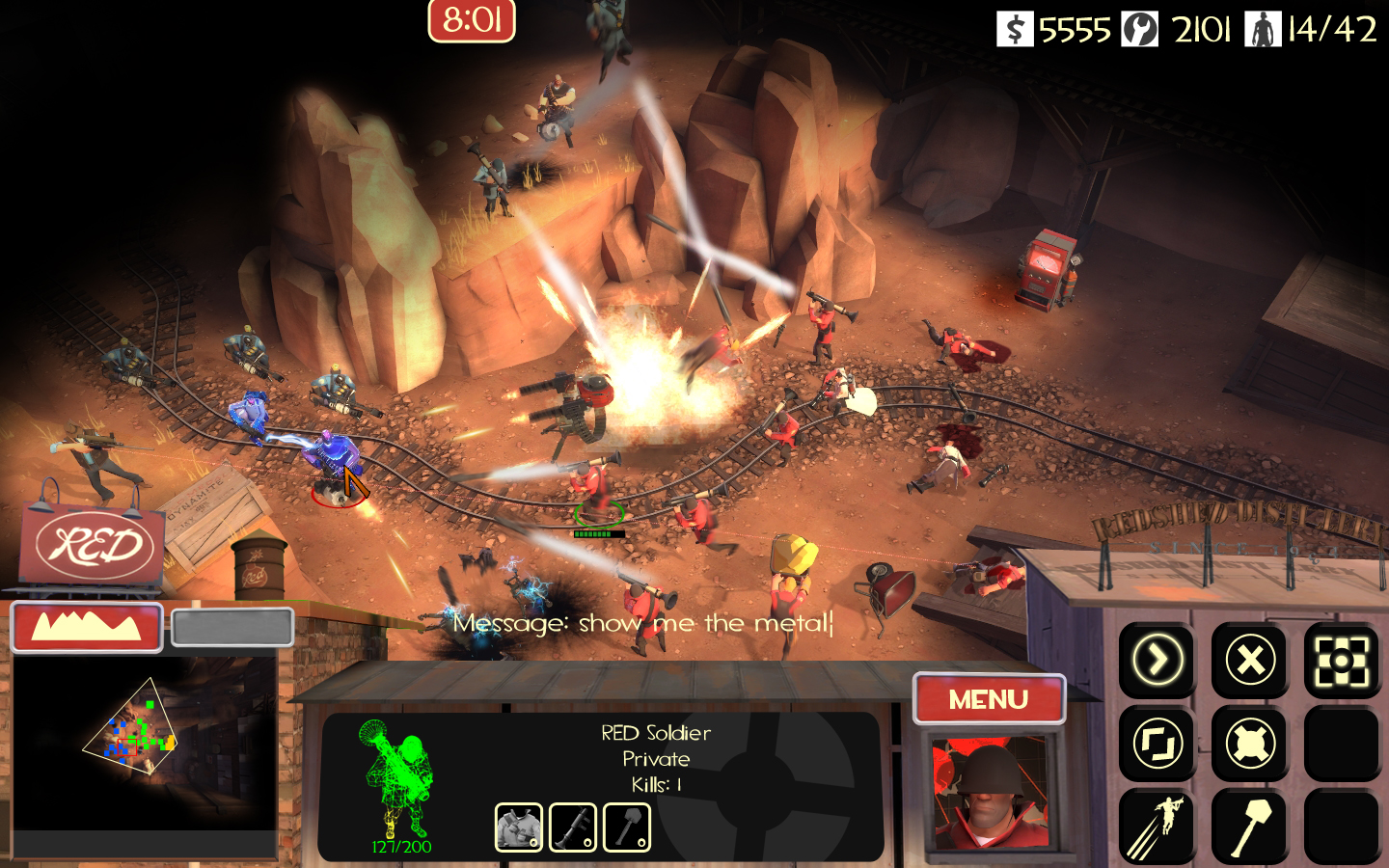Choose the rotating-squares command icon

tap(1157, 744)
